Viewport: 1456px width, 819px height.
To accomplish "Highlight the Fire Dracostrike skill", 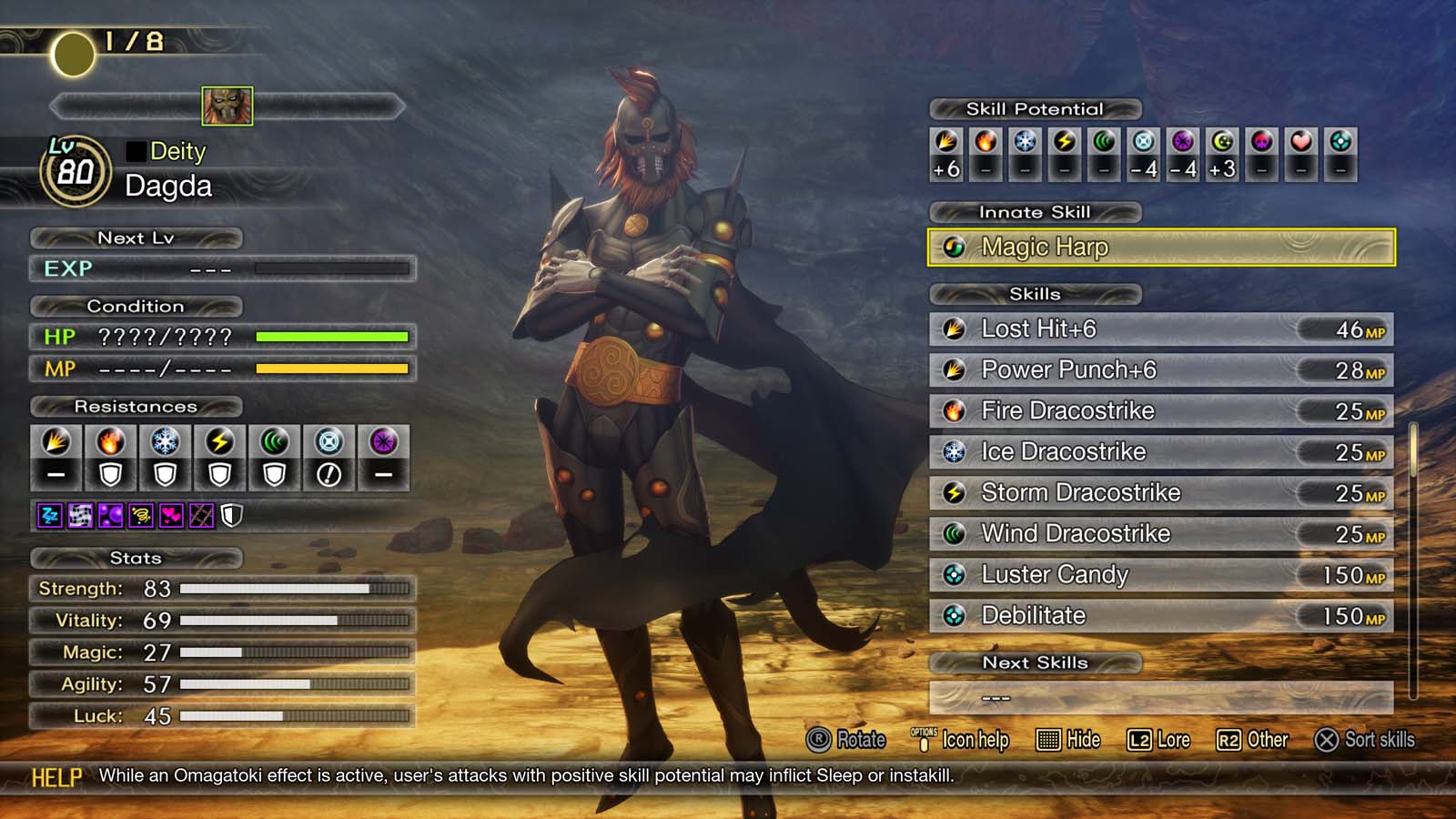I will coord(1160,411).
